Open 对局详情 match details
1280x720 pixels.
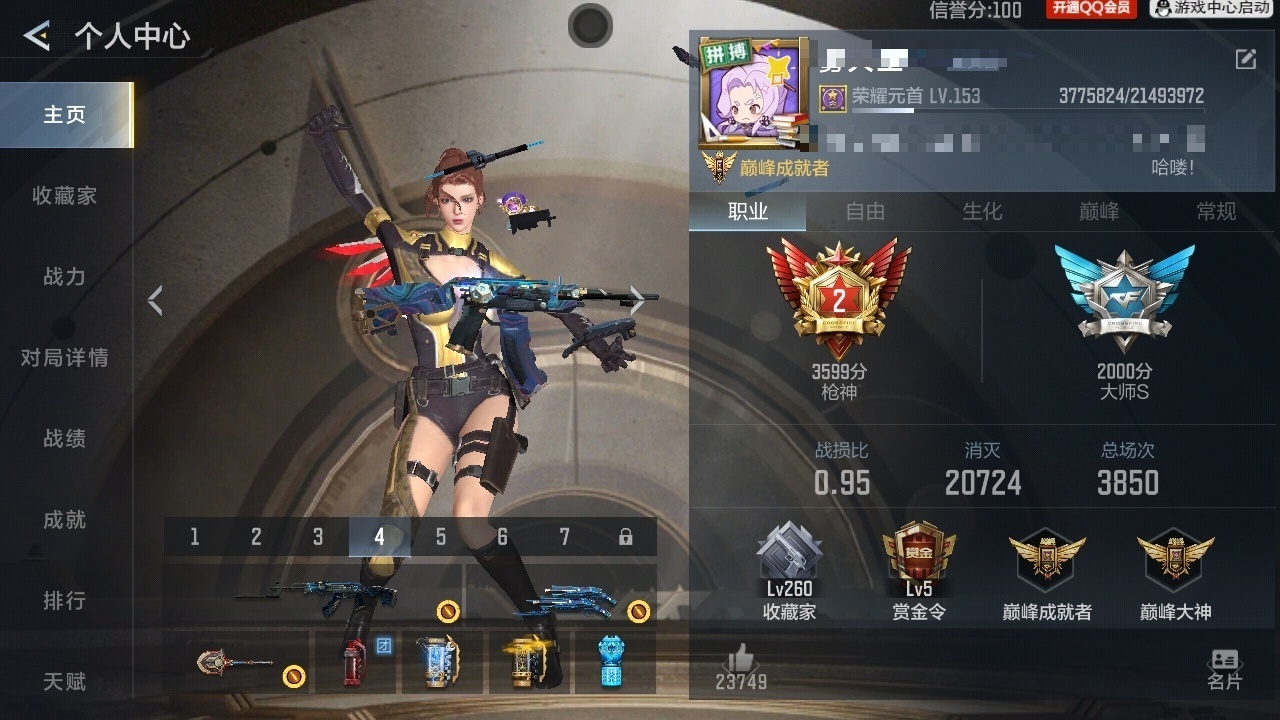pyautogui.click(x=65, y=358)
